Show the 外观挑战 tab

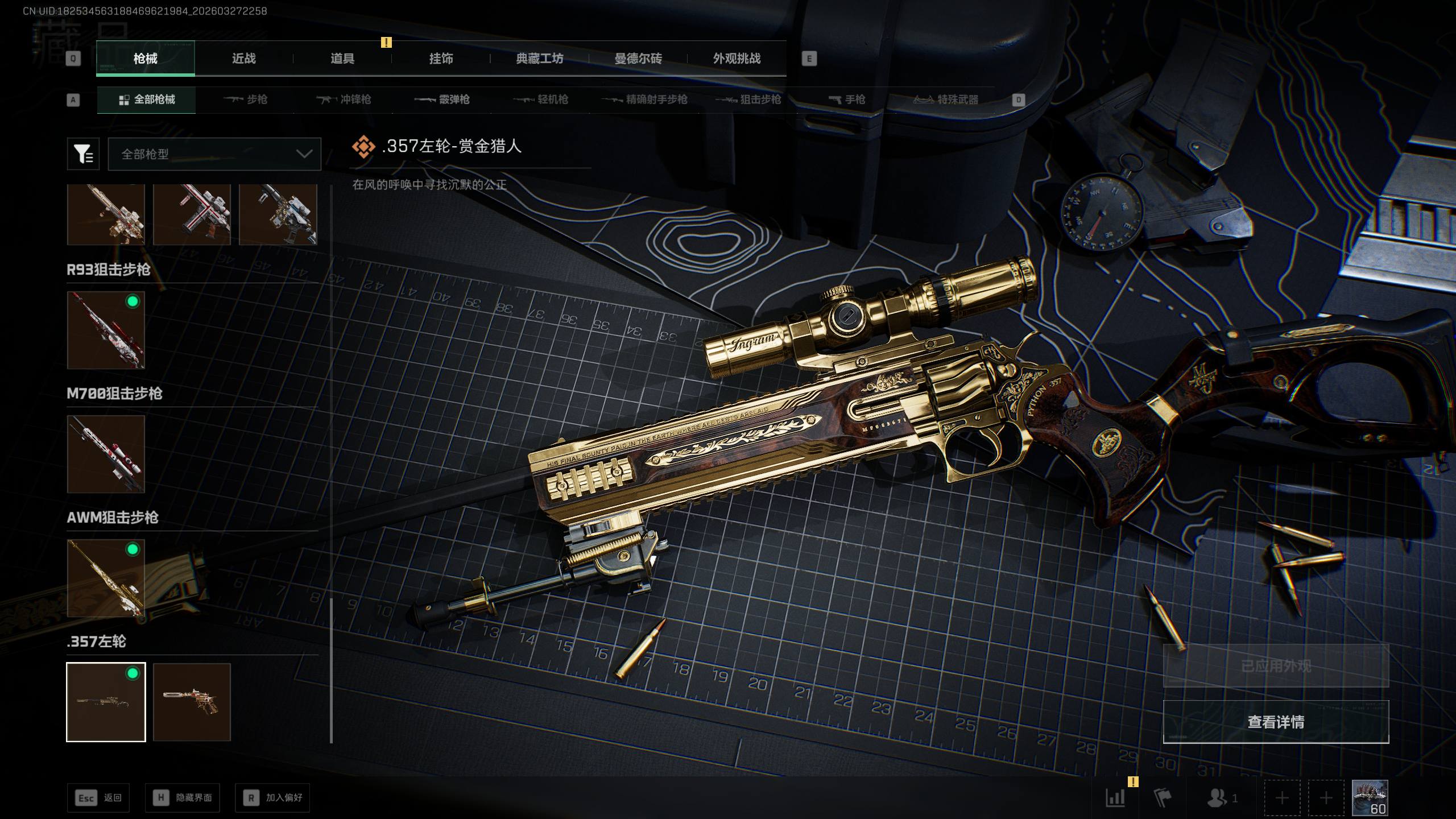tap(737, 59)
